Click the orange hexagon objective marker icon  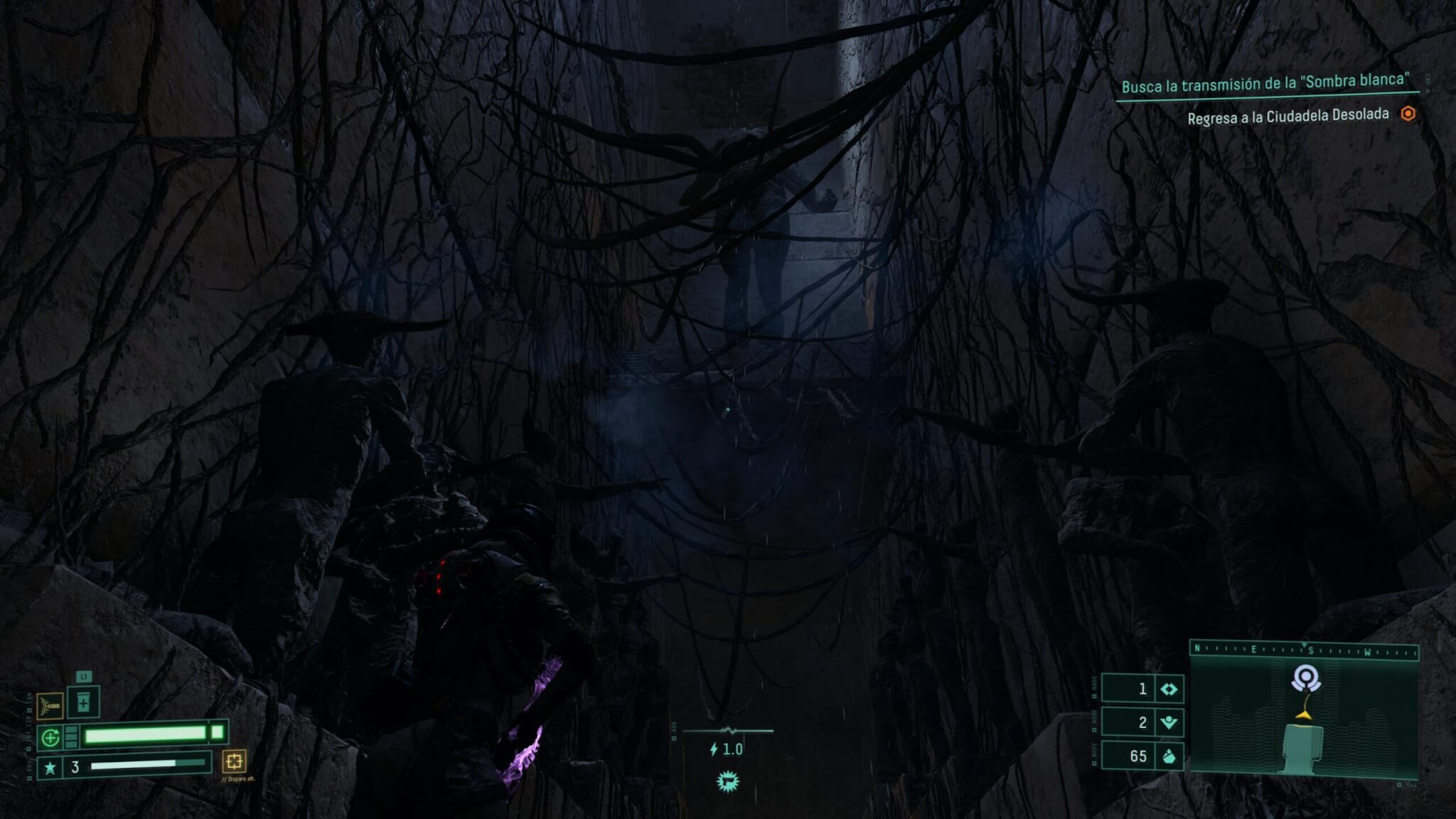tap(1408, 114)
